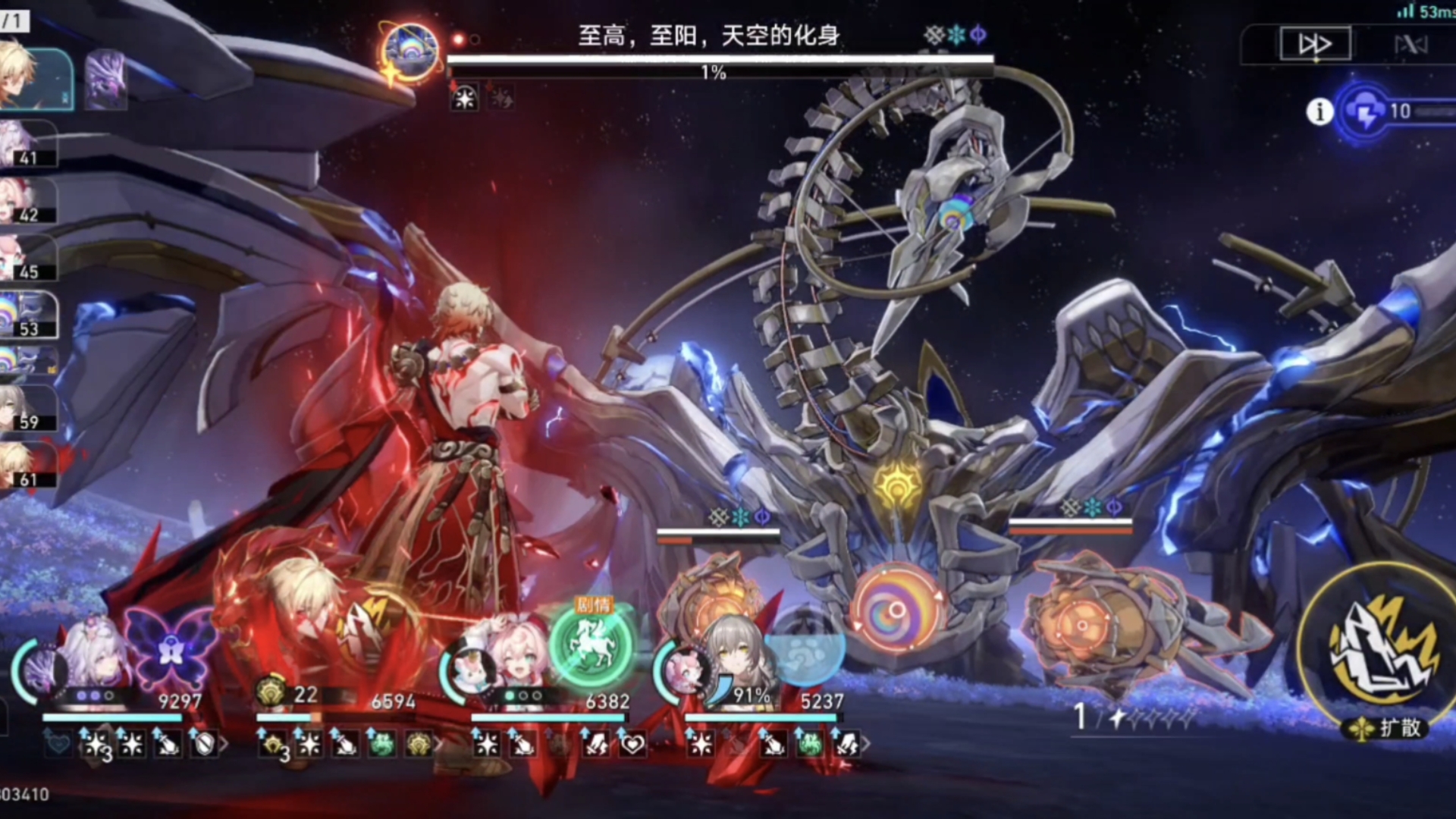Toggle the double-speed fast-forward button
This screenshot has width=1456, height=819.
point(1315,44)
